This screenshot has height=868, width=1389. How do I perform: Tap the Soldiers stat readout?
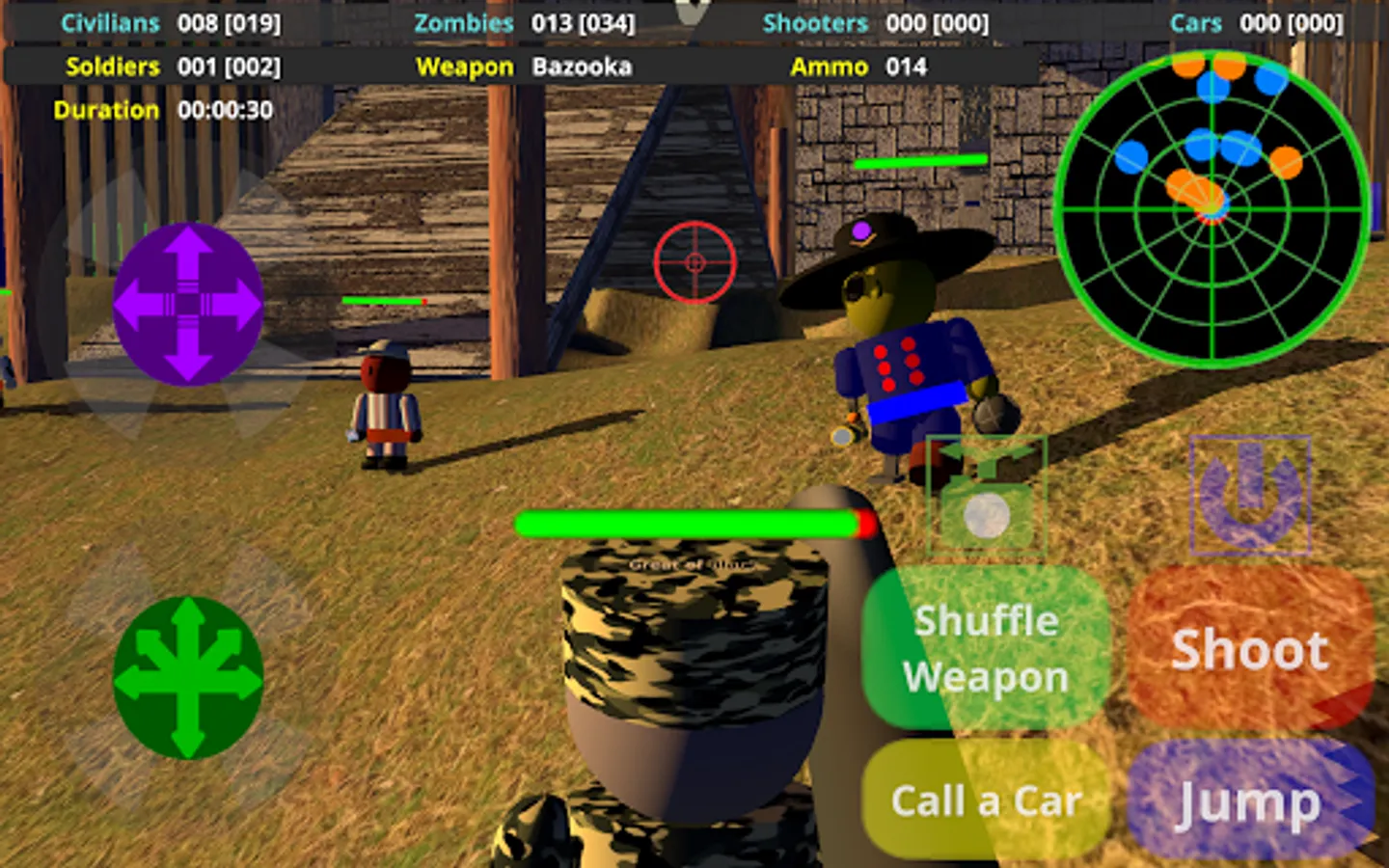[x=174, y=67]
